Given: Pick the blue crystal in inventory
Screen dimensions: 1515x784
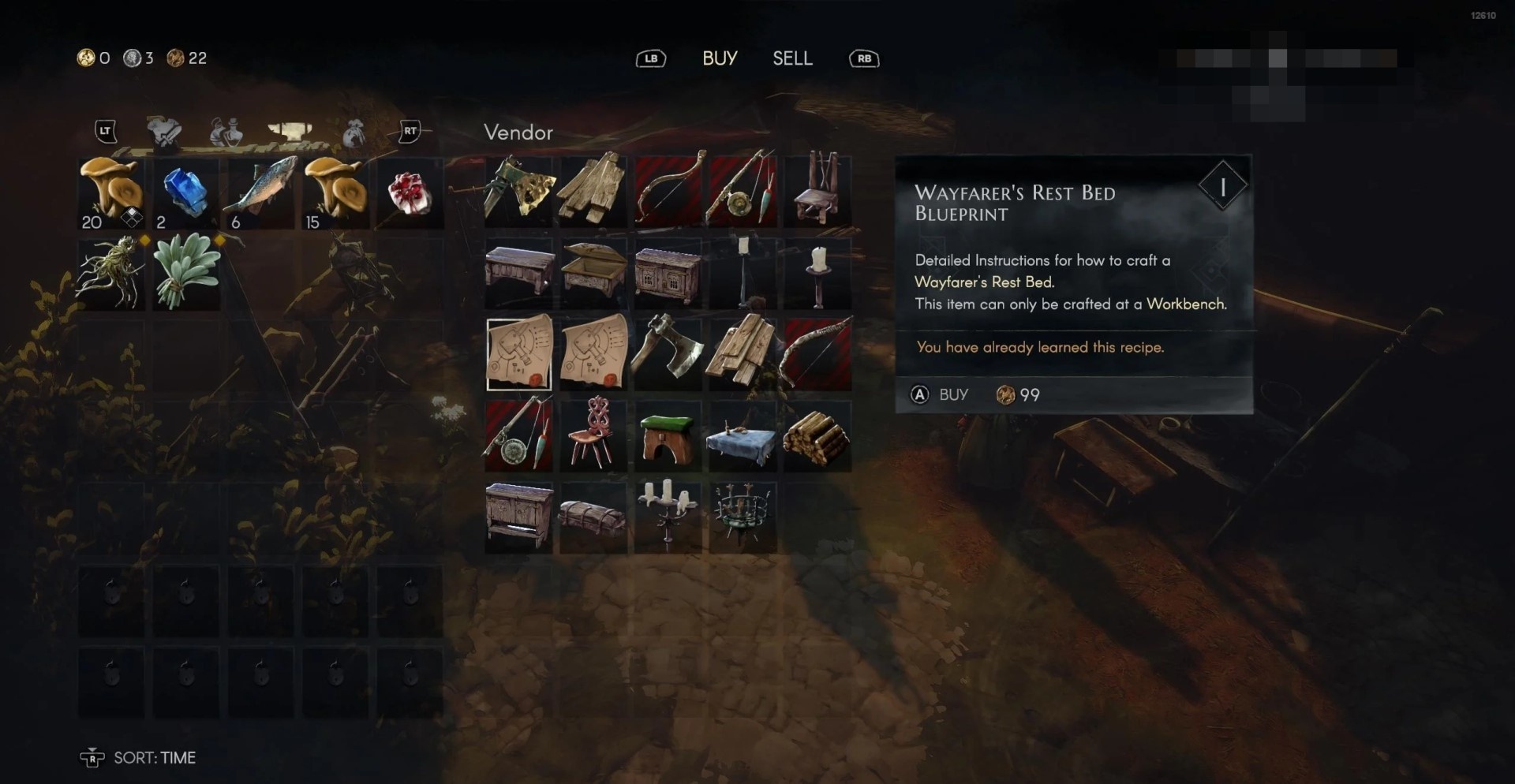Looking at the screenshot, I should pos(186,193).
